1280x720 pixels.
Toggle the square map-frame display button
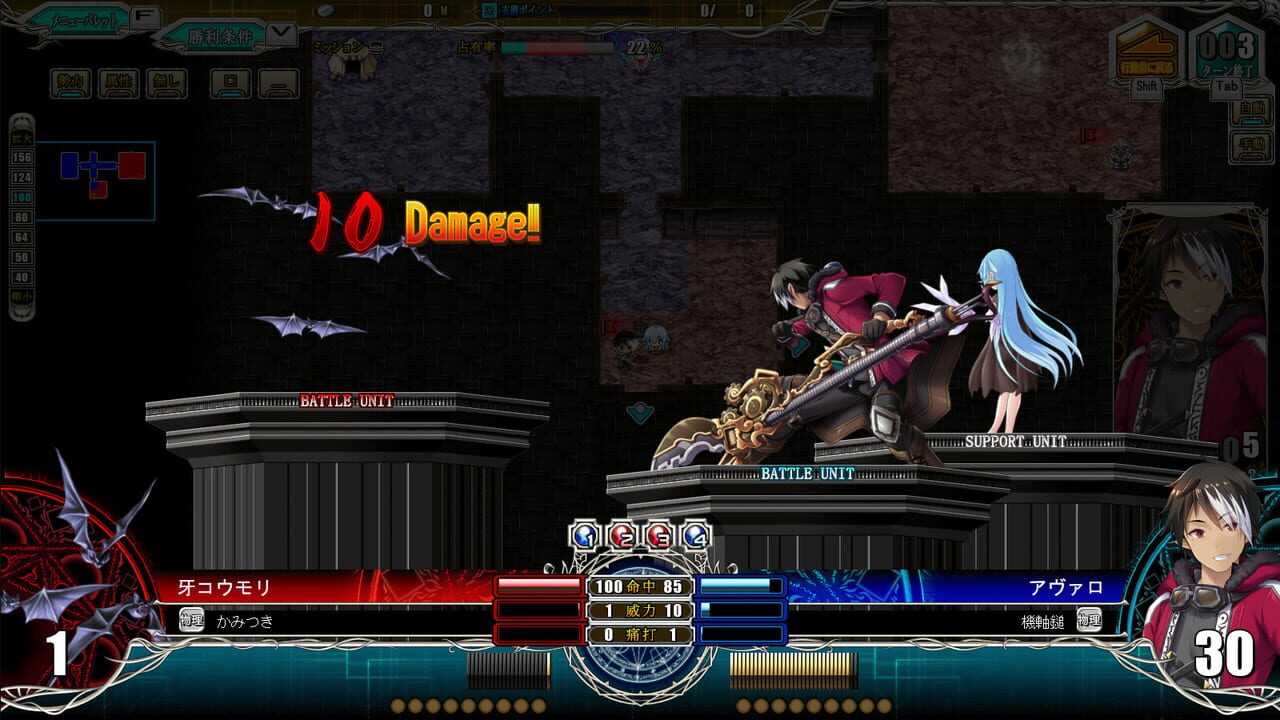[x=228, y=82]
